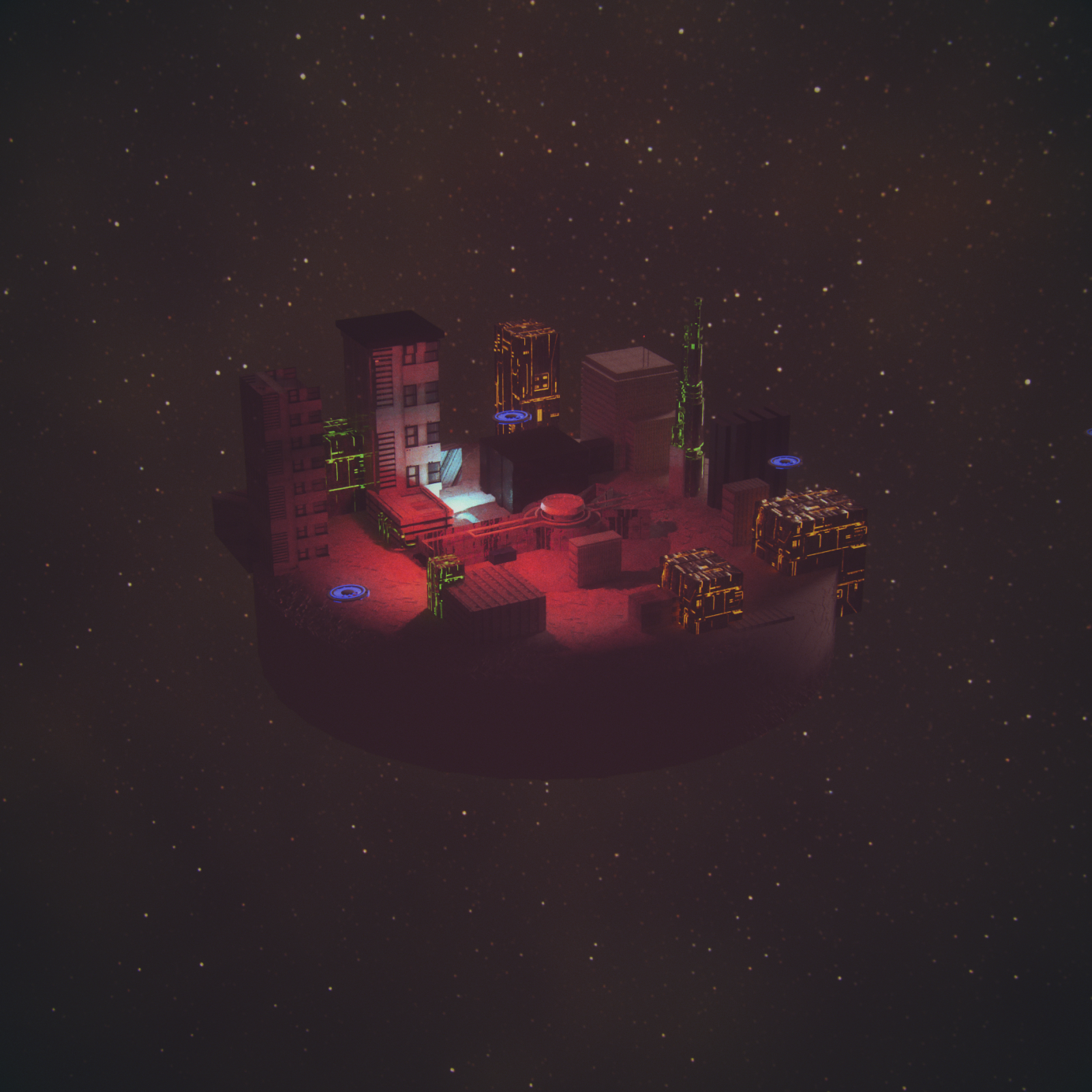Select the blue ring marker on the left ground
This screenshot has height=1092, width=1092.
point(347,591)
